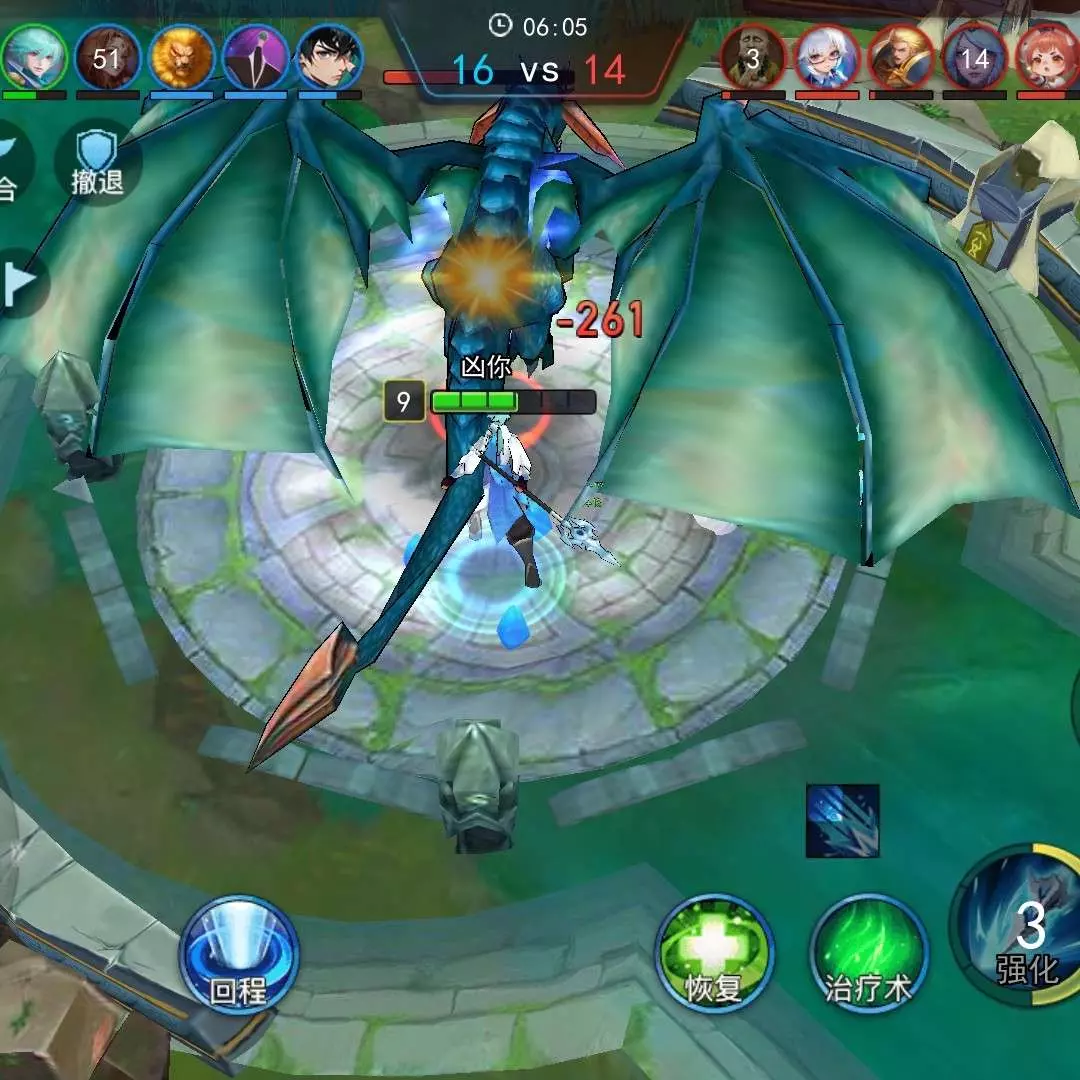Choose the blond enemy hero portrait
1080x1080 pixels.
click(901, 58)
